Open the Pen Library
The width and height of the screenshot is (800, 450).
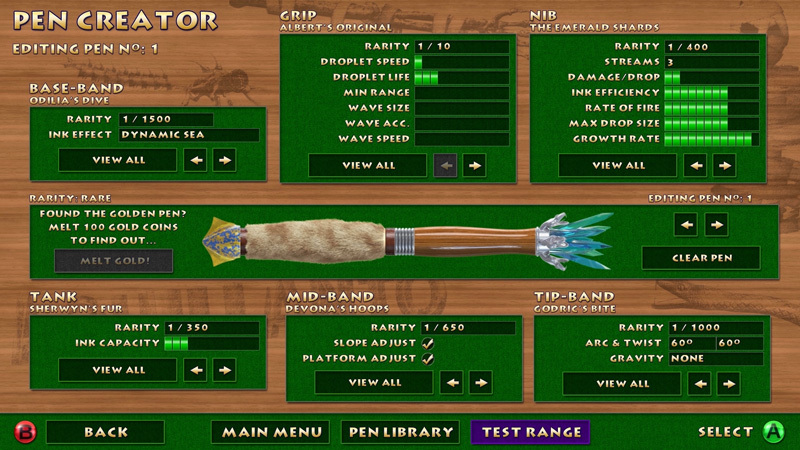tap(400, 432)
